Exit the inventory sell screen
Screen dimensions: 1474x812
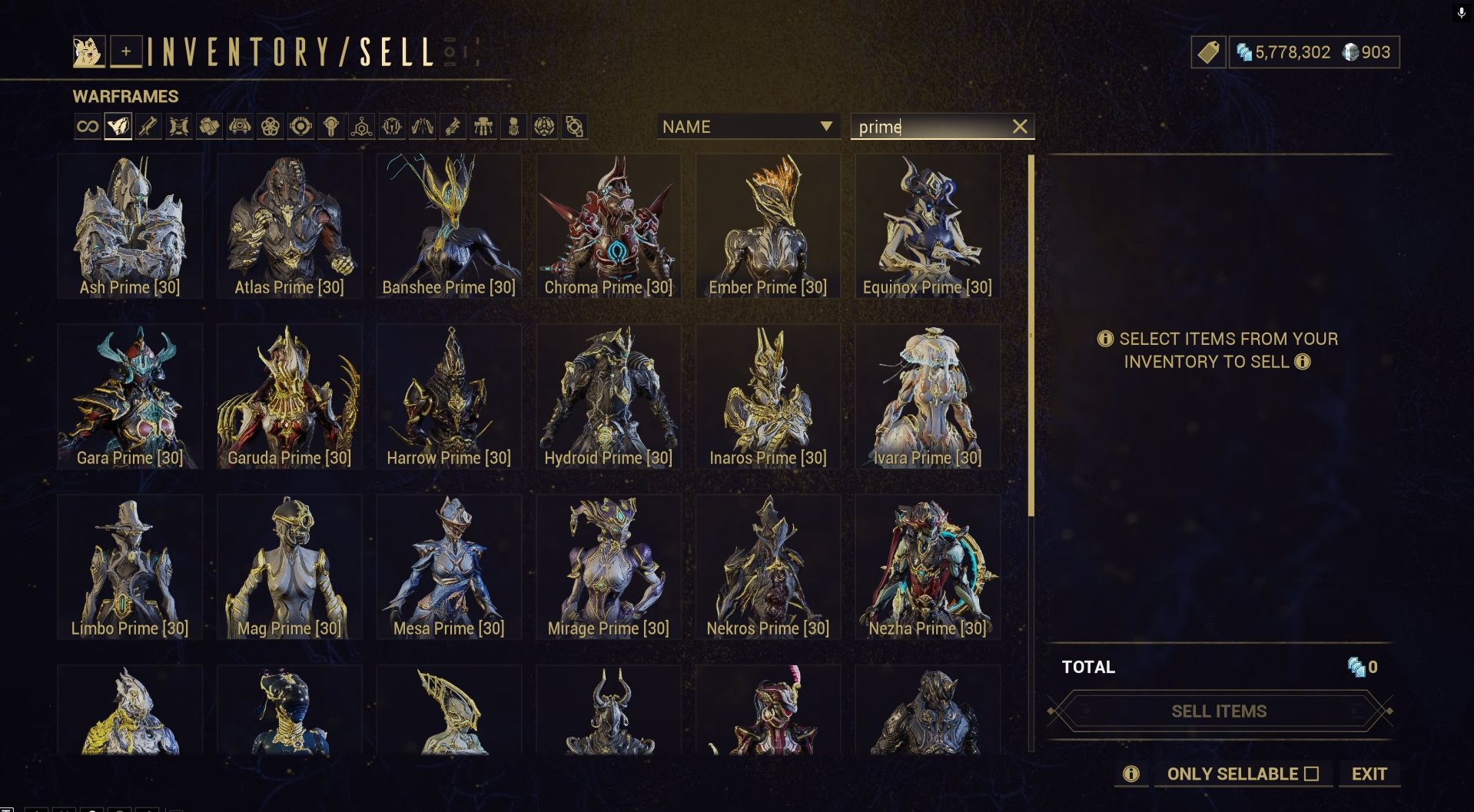(x=1369, y=774)
